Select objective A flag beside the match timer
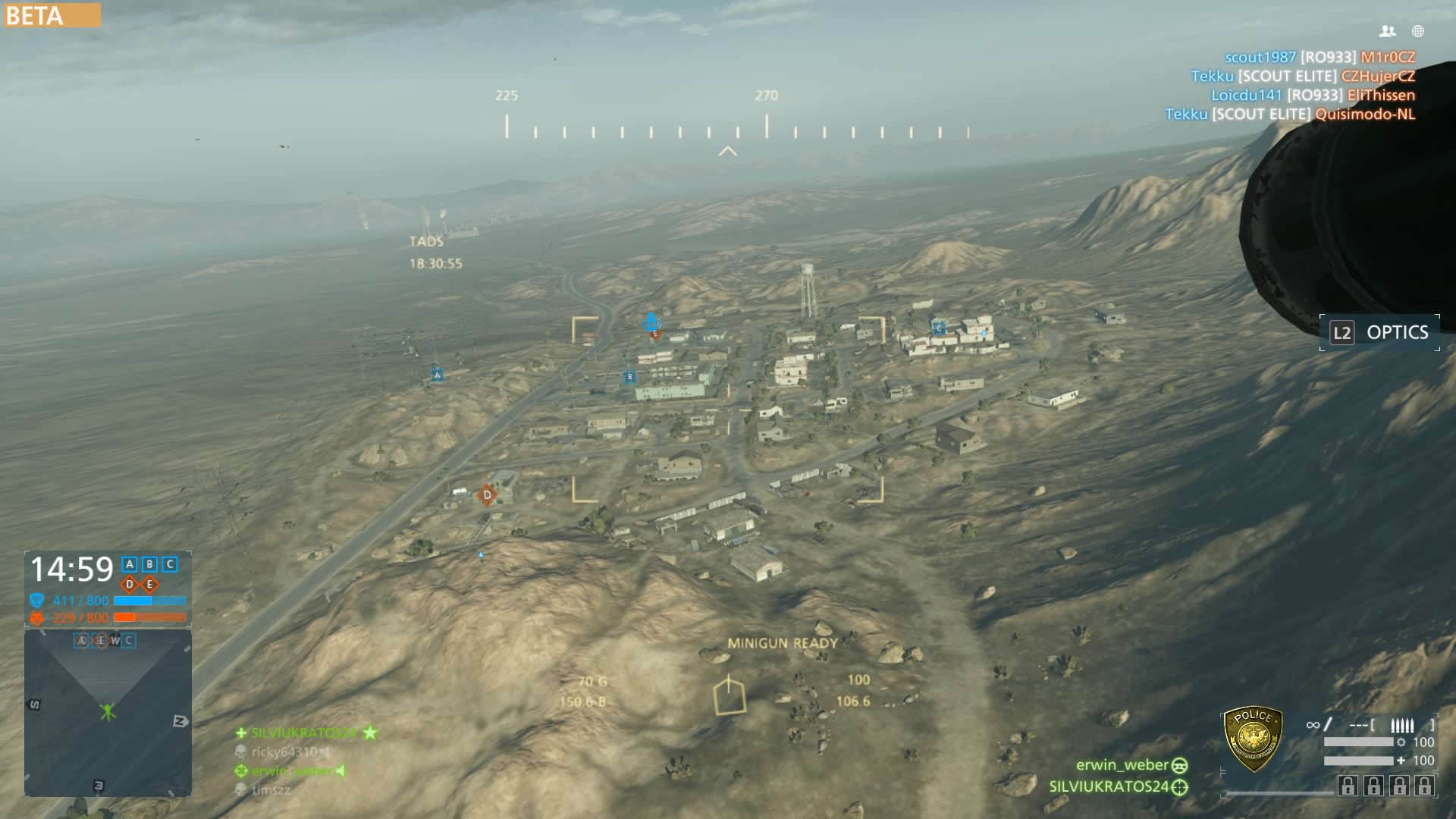Image resolution: width=1456 pixels, height=819 pixels. pyautogui.click(x=130, y=564)
